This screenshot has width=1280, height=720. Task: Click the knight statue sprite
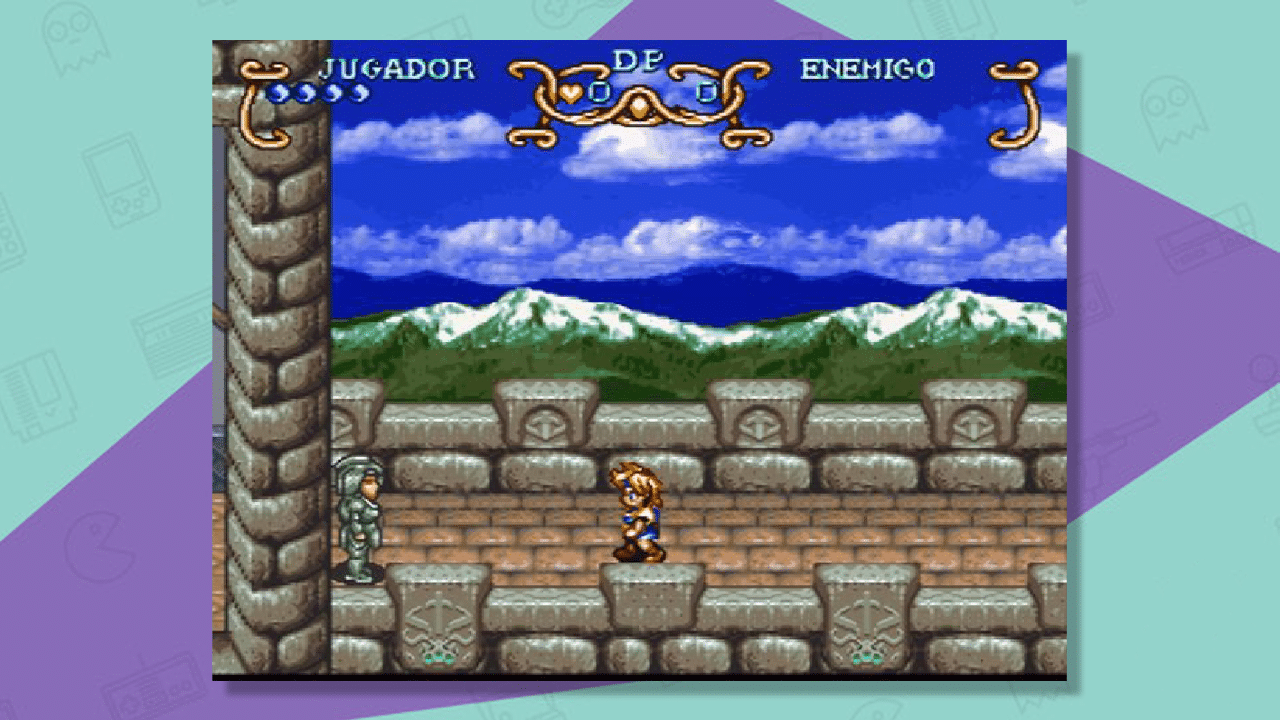(x=356, y=520)
